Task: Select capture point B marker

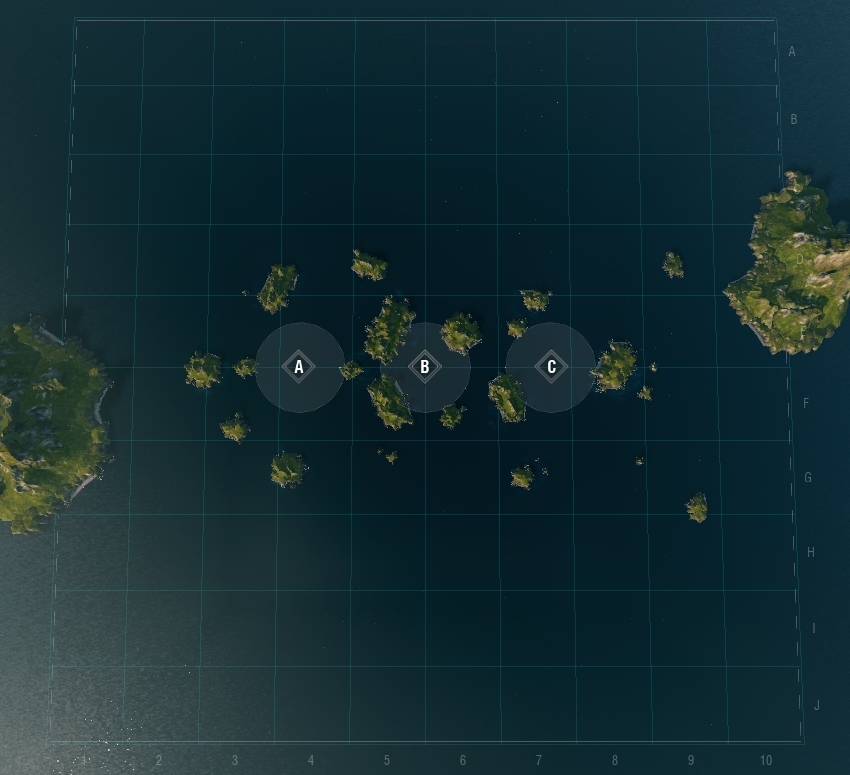Action: pos(425,367)
